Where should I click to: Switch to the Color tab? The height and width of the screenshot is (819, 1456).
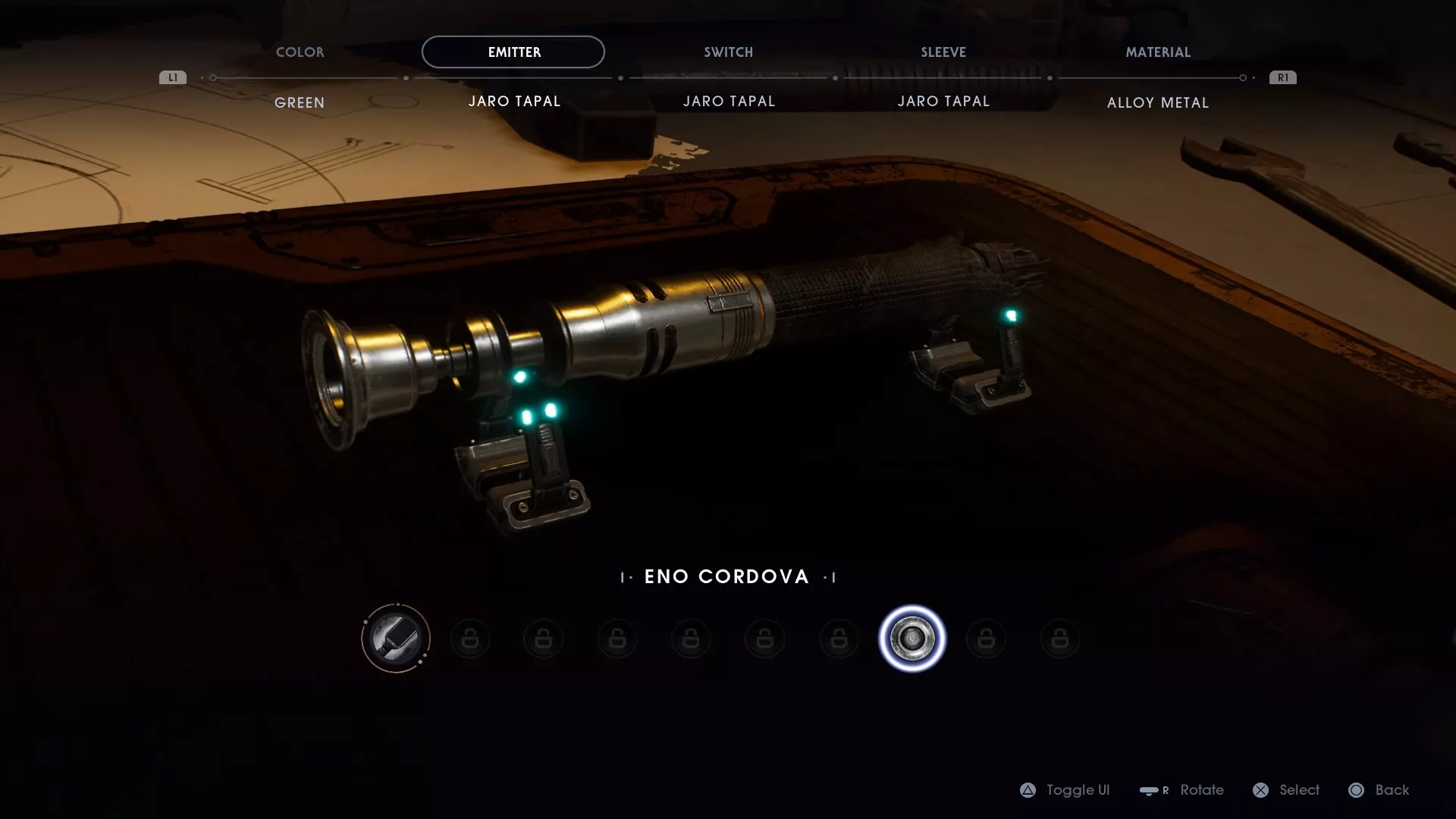300,52
